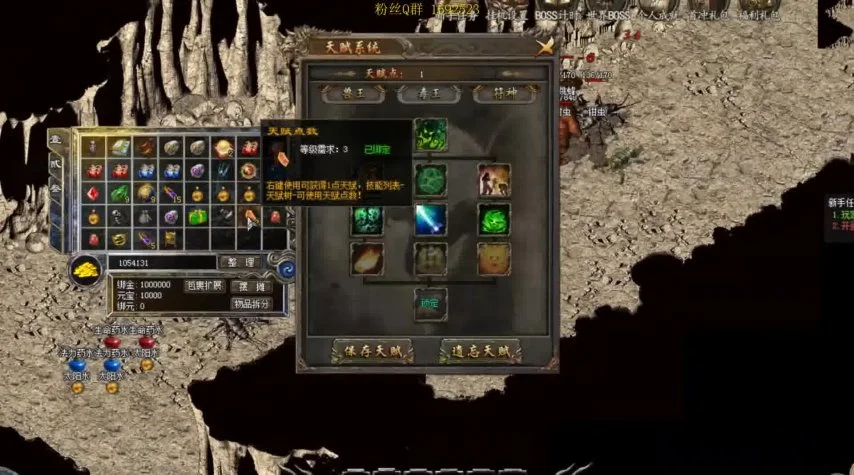Close the 天赋系统 talent window
Image resolution: width=854 pixels, height=475 pixels.
[545, 46]
